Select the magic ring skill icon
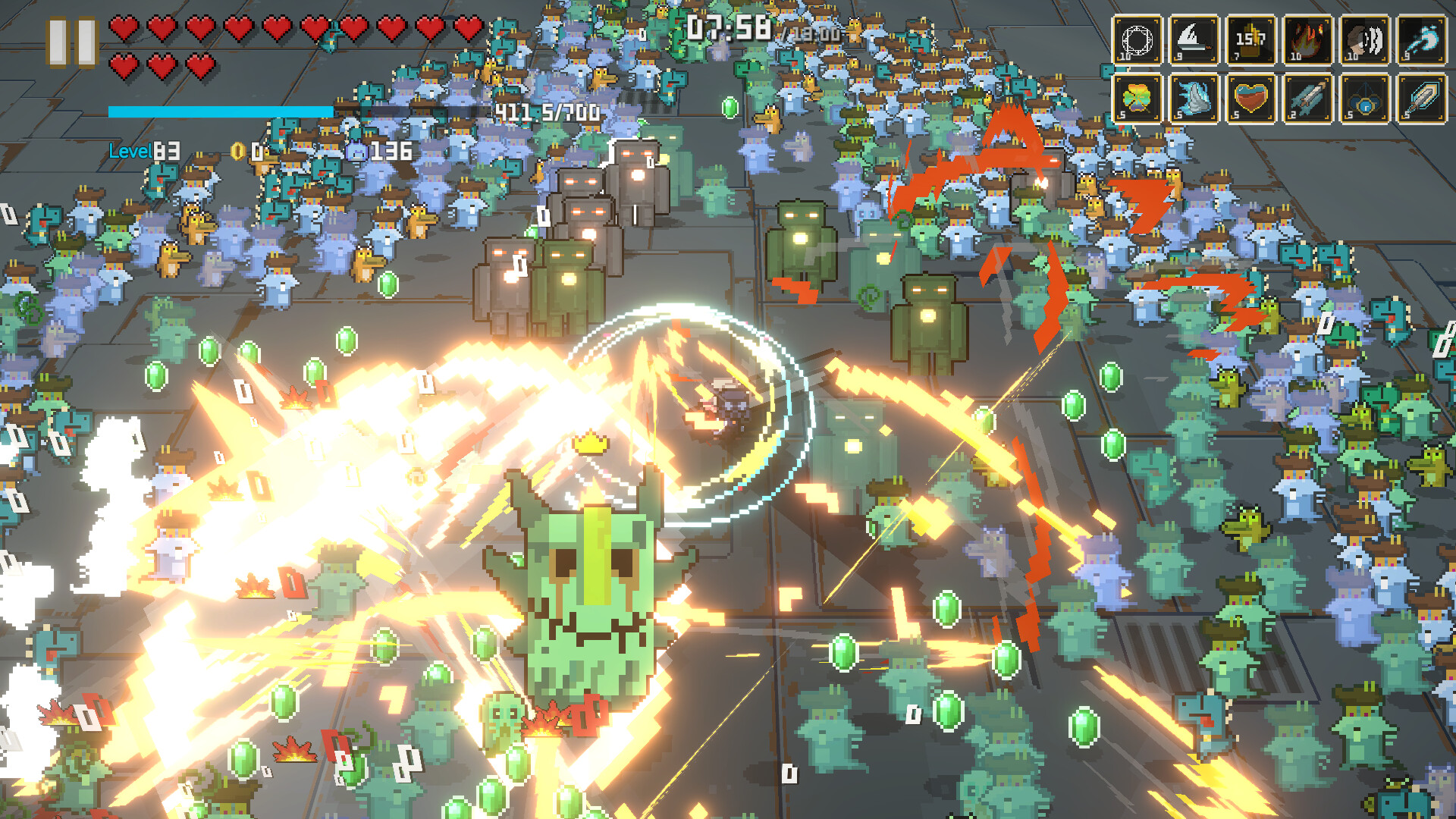This screenshot has width=1456, height=819. [x=1137, y=39]
